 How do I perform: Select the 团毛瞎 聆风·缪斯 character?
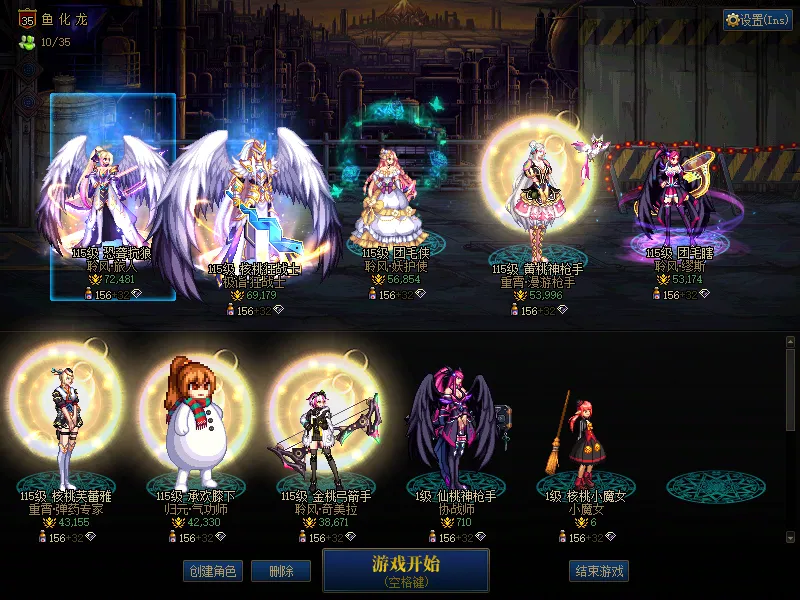pos(679,205)
